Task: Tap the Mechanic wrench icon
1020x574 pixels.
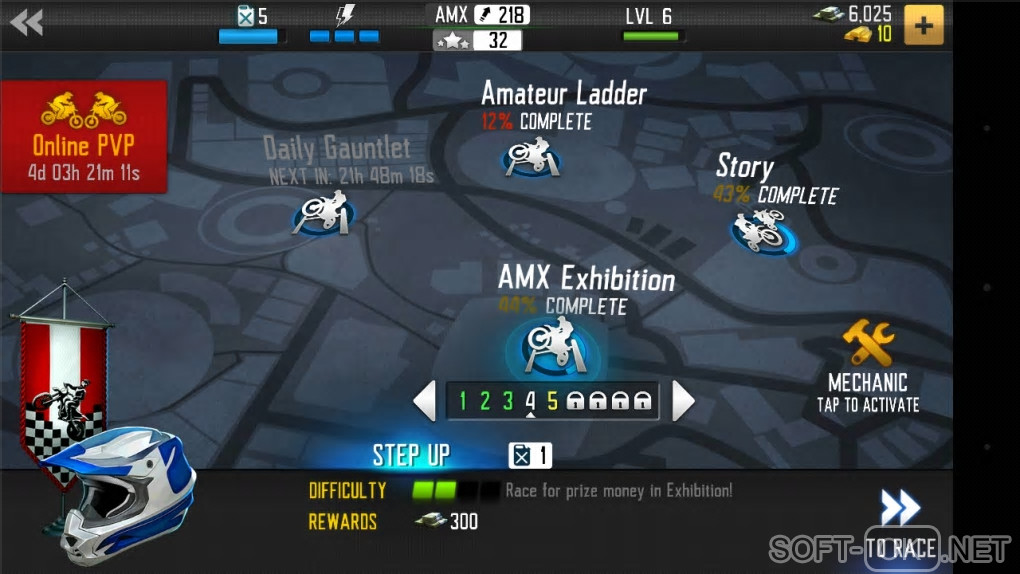Action: click(x=868, y=345)
